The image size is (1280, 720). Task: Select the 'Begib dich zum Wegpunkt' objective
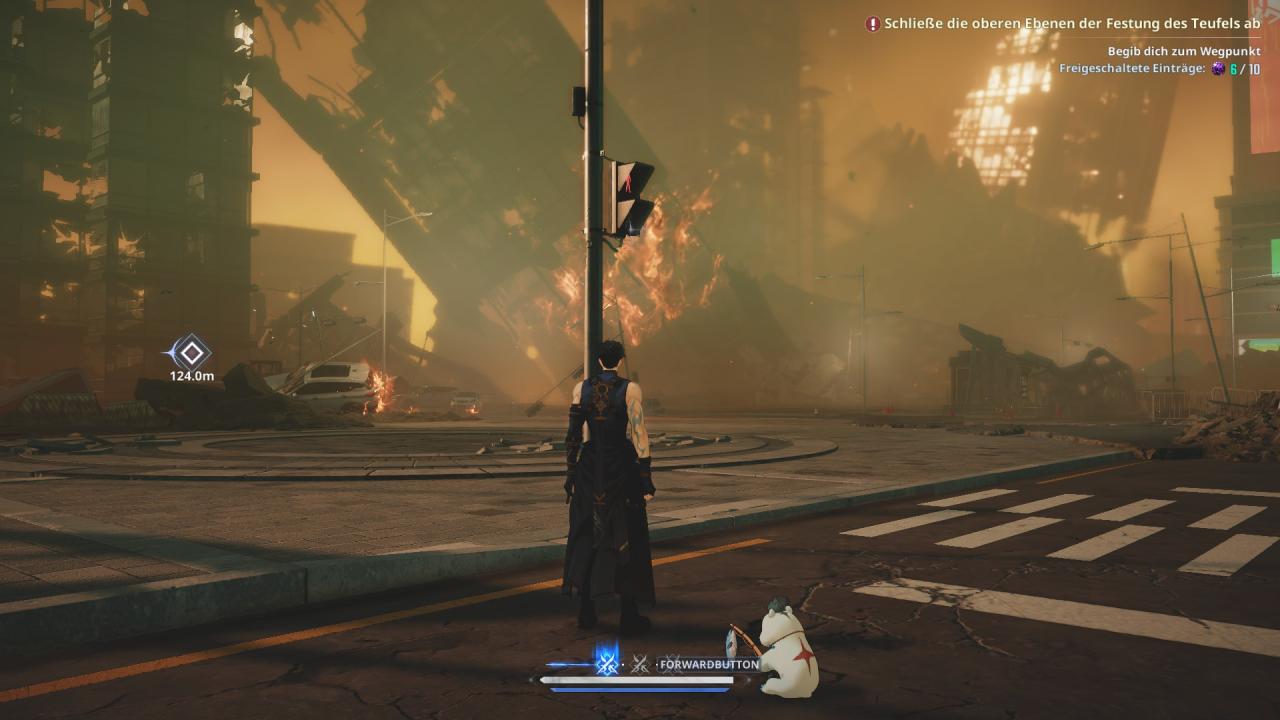[x=1184, y=51]
